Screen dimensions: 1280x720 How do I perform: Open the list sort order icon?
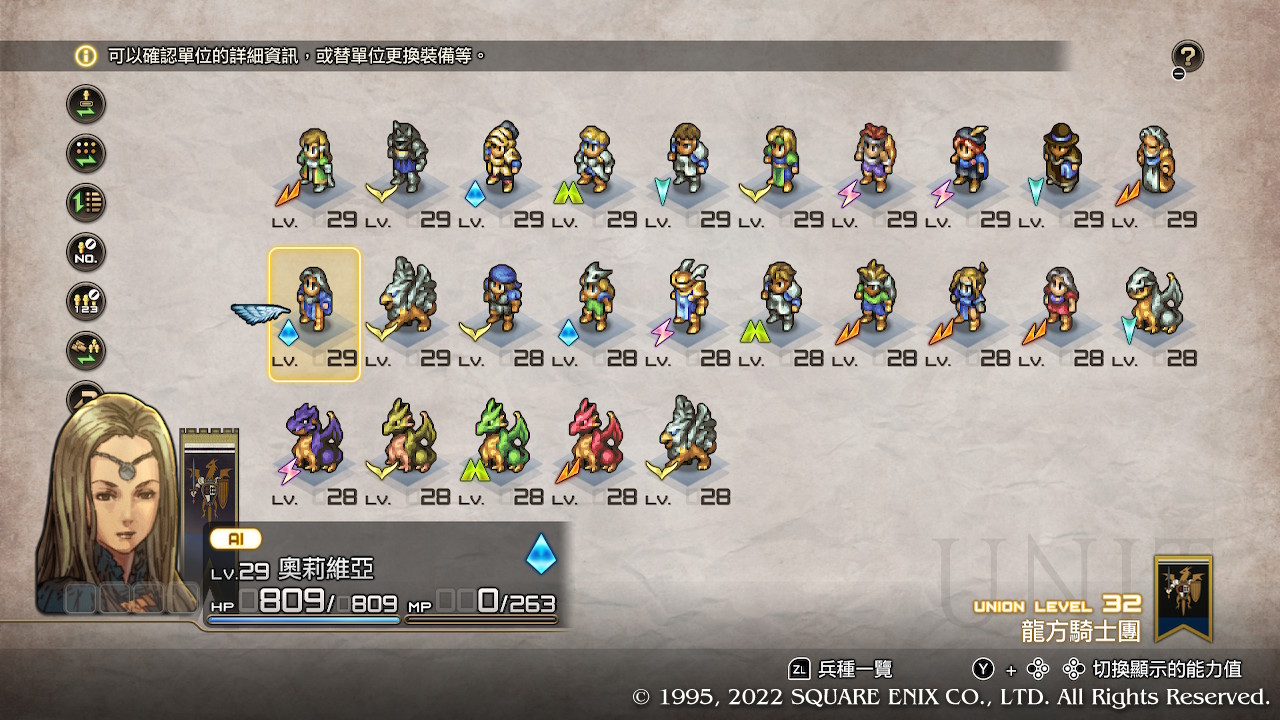(86, 203)
